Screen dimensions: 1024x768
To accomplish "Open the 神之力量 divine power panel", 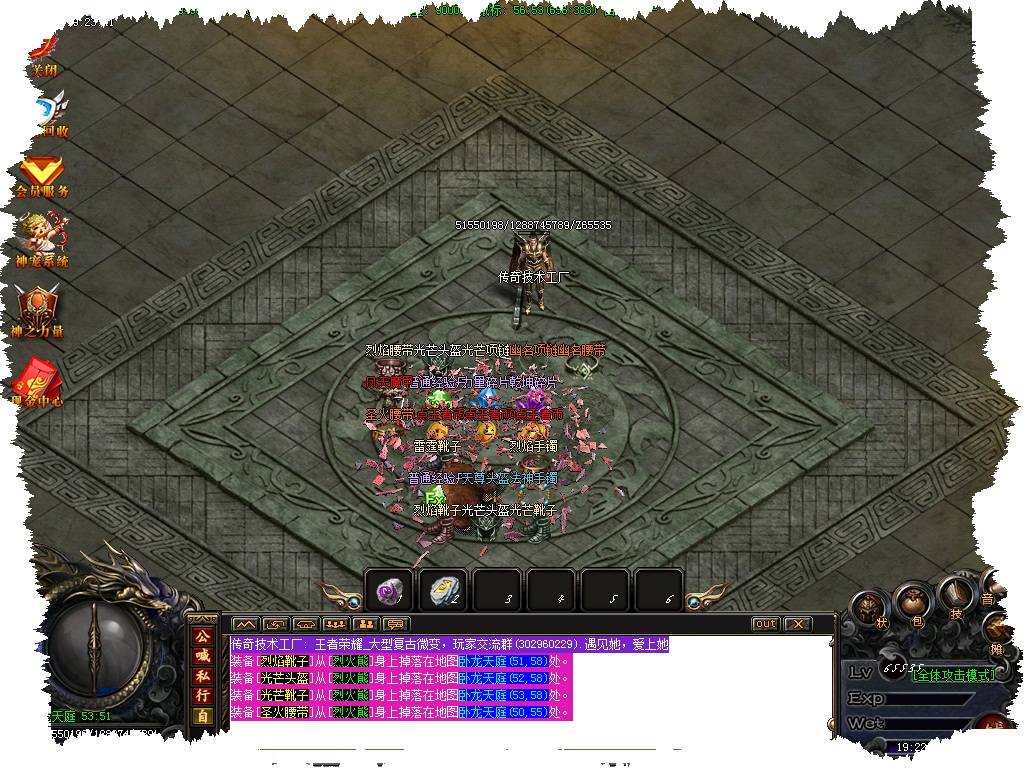I will [37, 309].
